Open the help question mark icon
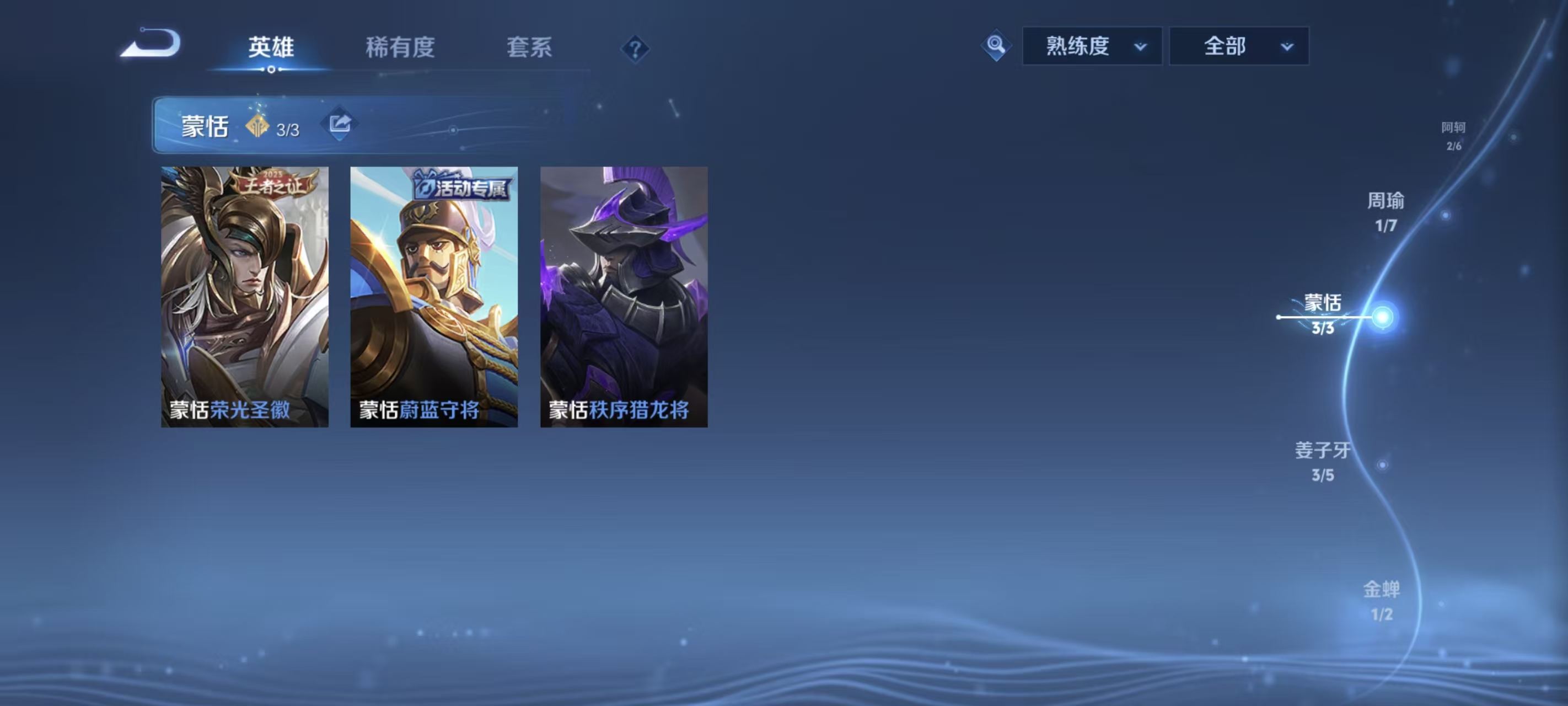Image resolution: width=1568 pixels, height=706 pixels. tap(635, 48)
